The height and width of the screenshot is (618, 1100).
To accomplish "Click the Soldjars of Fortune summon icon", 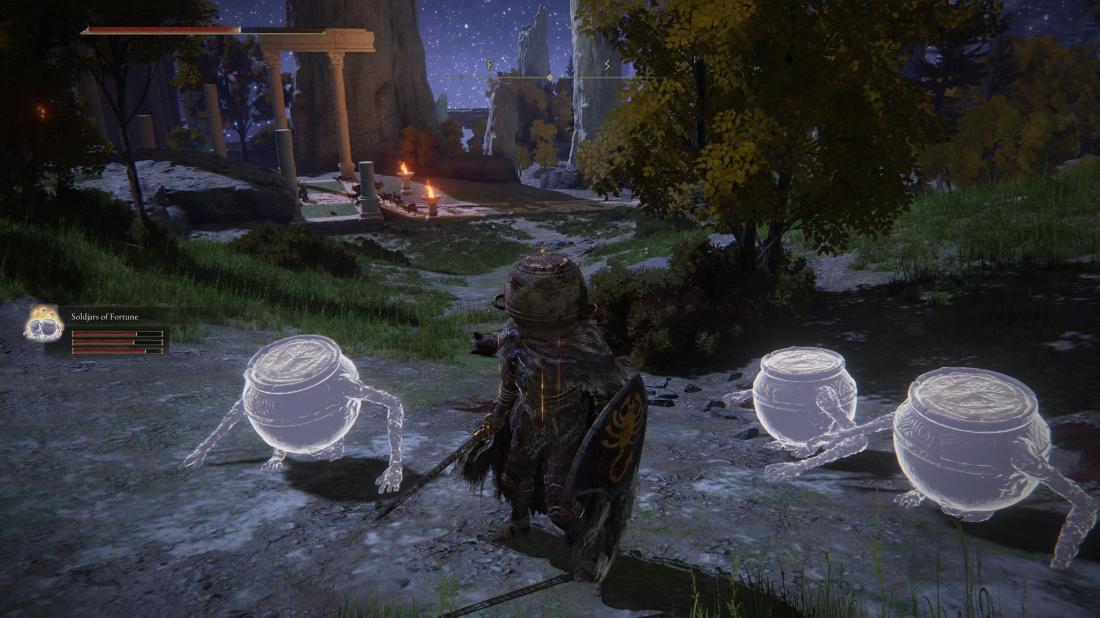I will coord(43,324).
